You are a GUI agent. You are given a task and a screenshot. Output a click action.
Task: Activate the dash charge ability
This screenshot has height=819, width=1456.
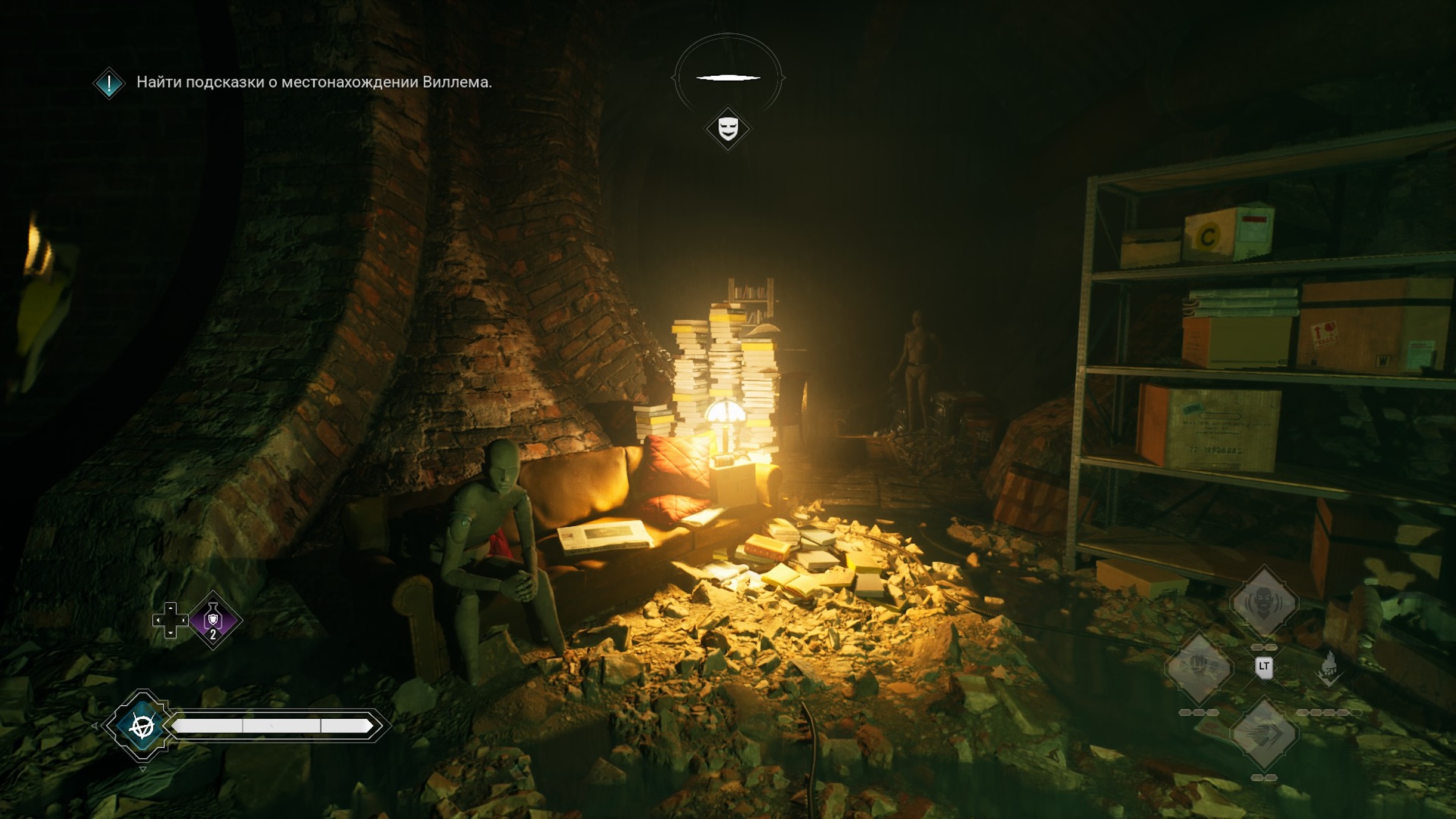click(x=1263, y=733)
